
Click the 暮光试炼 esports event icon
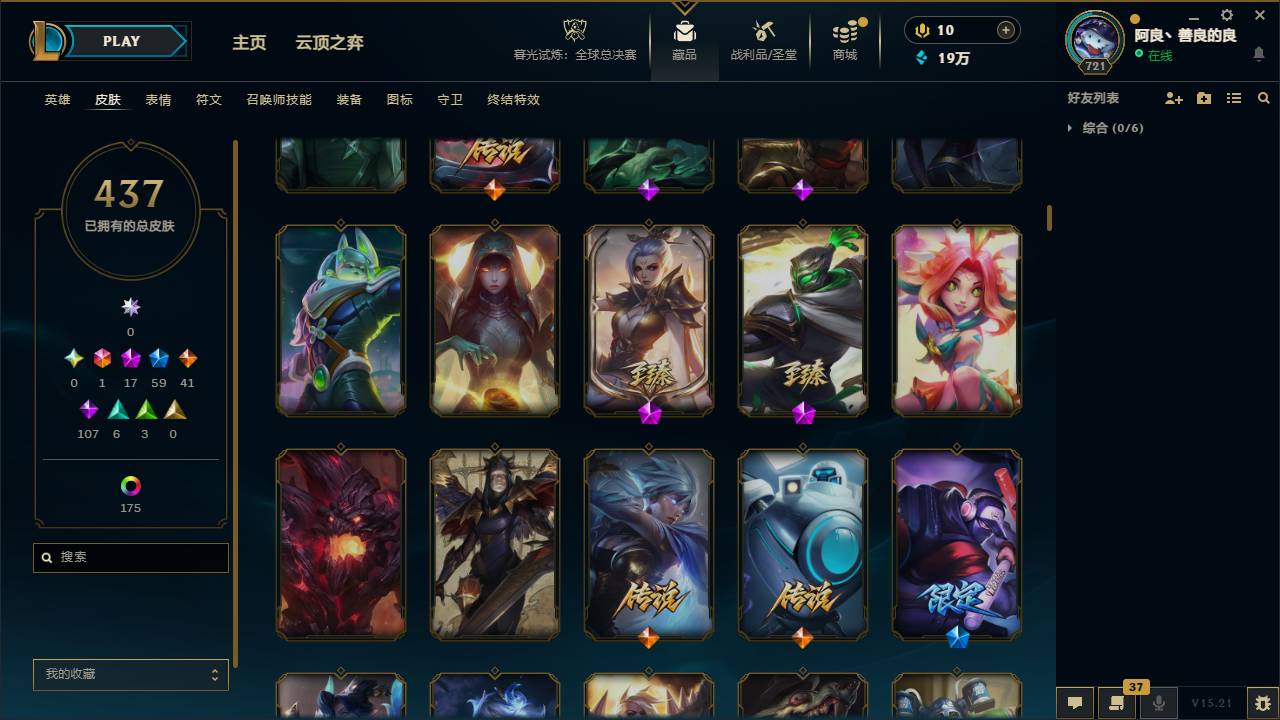click(574, 30)
